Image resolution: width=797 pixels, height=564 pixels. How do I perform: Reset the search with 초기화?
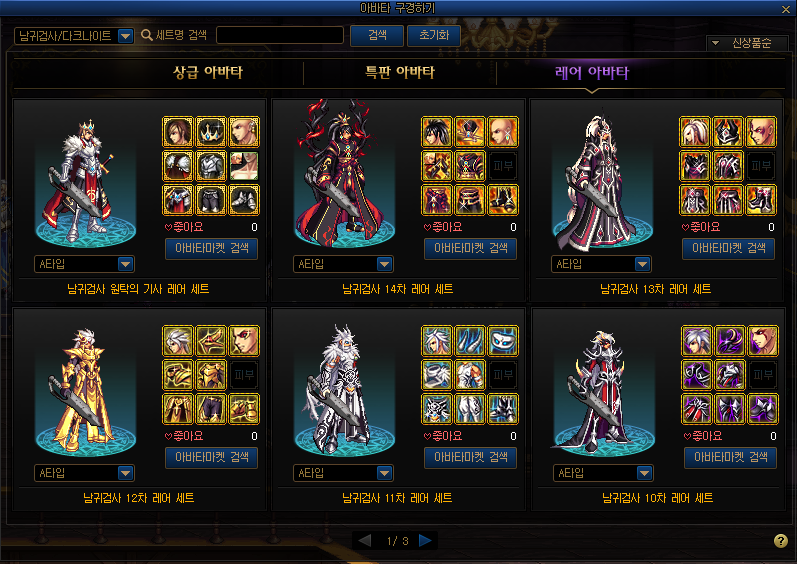[433, 35]
